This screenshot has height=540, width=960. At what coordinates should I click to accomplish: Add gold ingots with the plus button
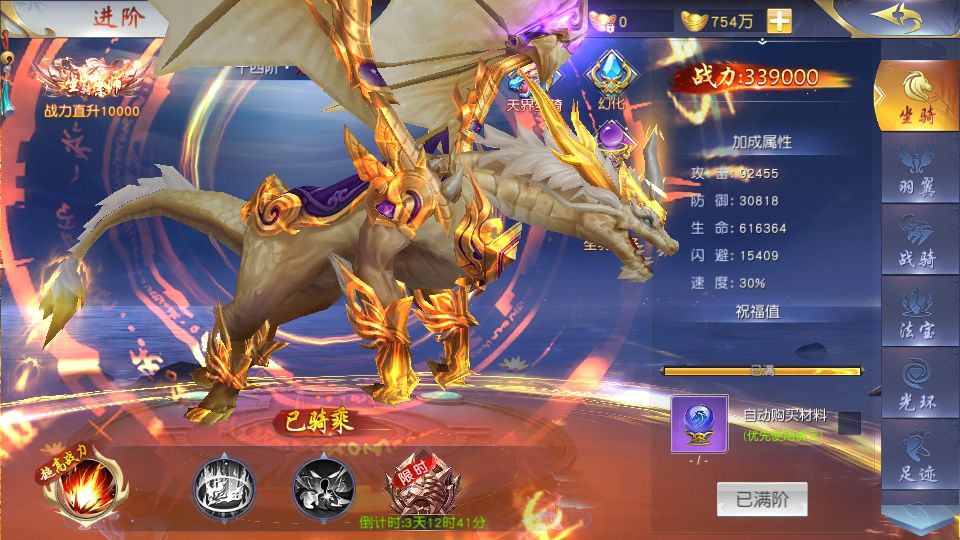[x=778, y=21]
